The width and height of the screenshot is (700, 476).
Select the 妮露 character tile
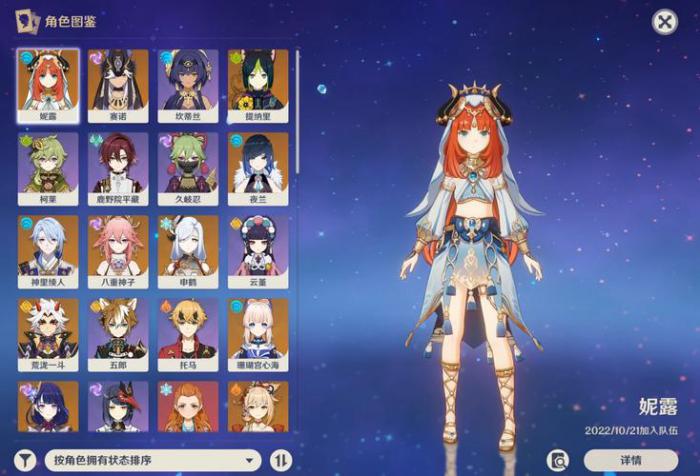(48, 86)
